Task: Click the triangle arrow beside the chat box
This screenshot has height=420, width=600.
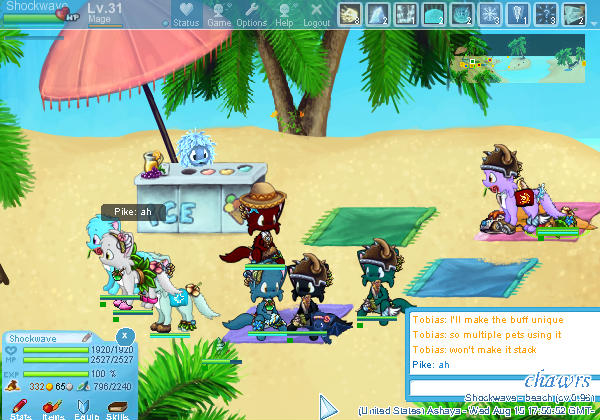Action: (327, 406)
